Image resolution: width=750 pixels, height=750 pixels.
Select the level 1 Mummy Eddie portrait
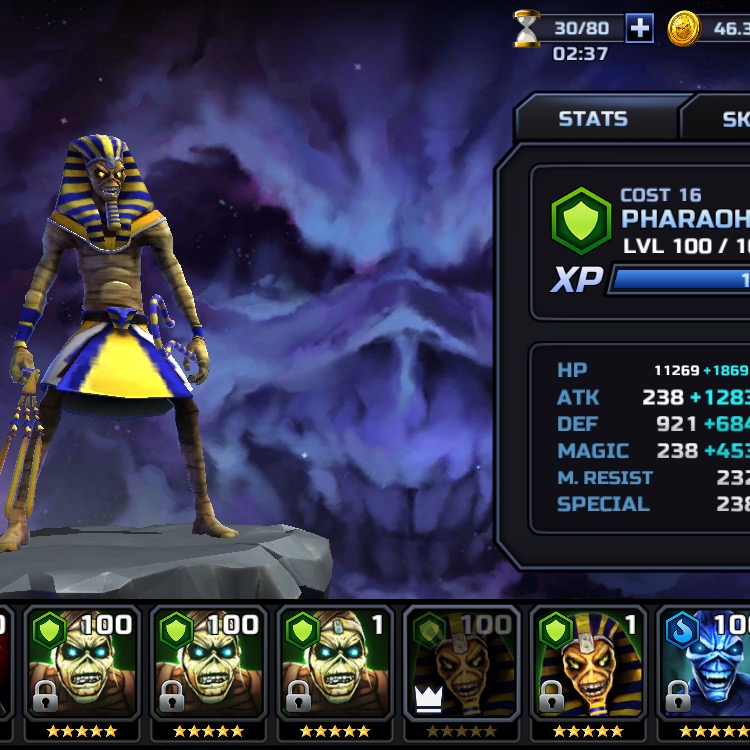[335, 665]
